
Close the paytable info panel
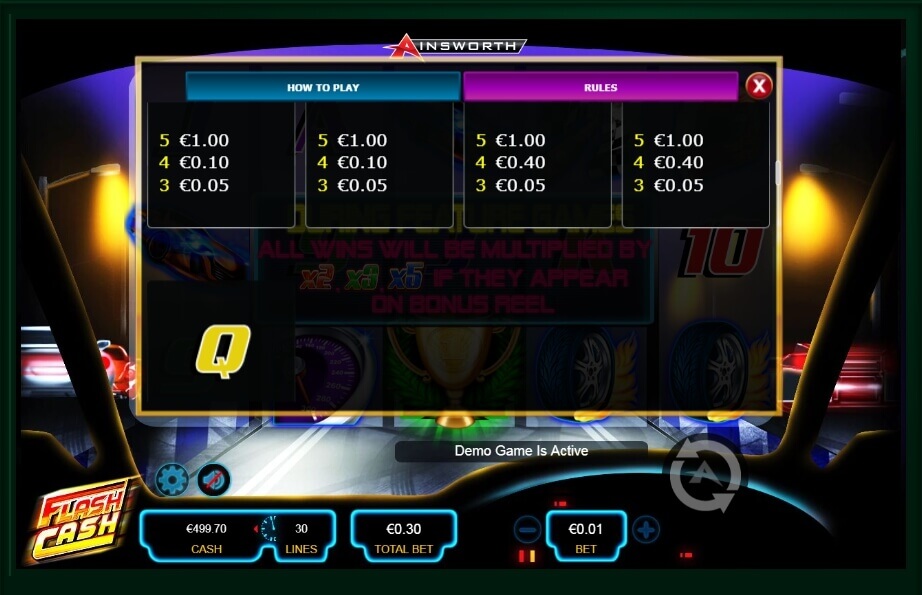tap(759, 86)
